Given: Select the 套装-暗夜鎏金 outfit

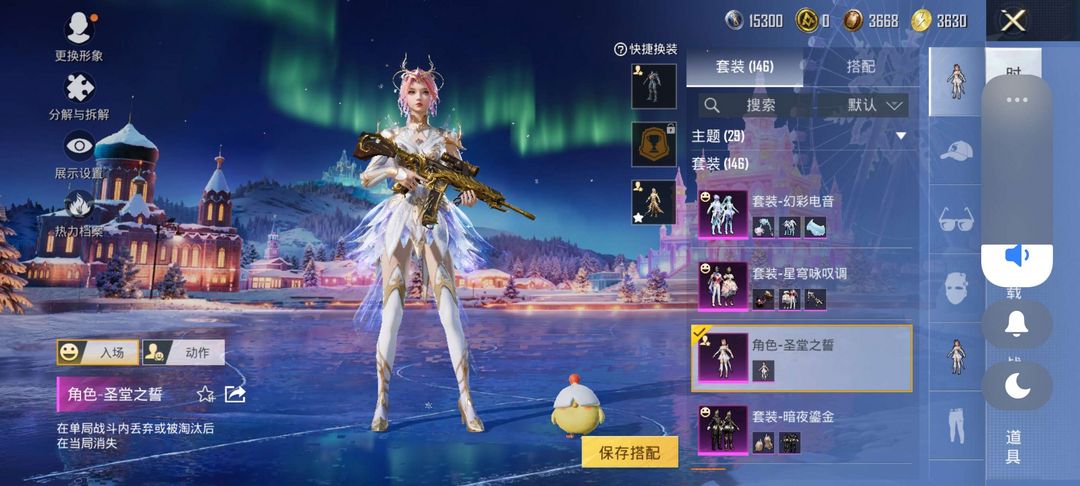Looking at the screenshot, I should click(x=800, y=428).
